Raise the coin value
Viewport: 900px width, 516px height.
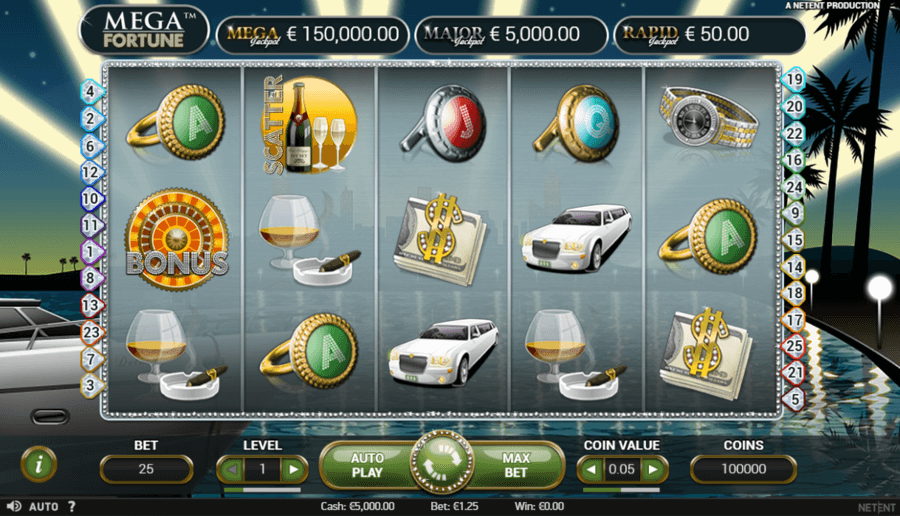[653, 469]
